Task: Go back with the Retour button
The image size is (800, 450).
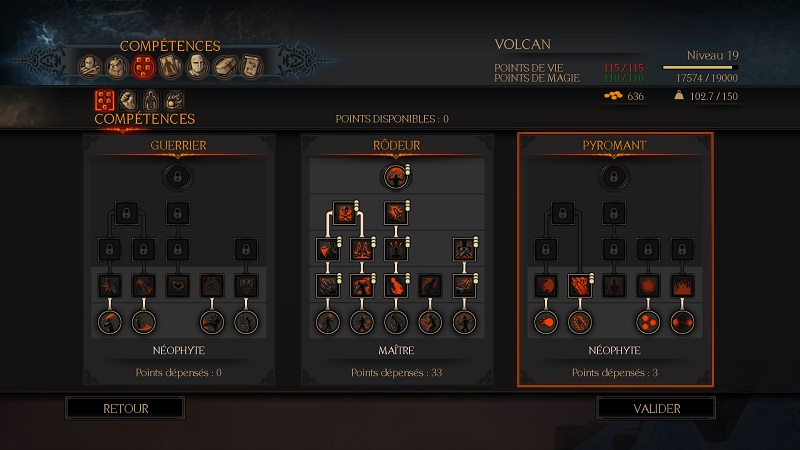Action: tap(125, 408)
